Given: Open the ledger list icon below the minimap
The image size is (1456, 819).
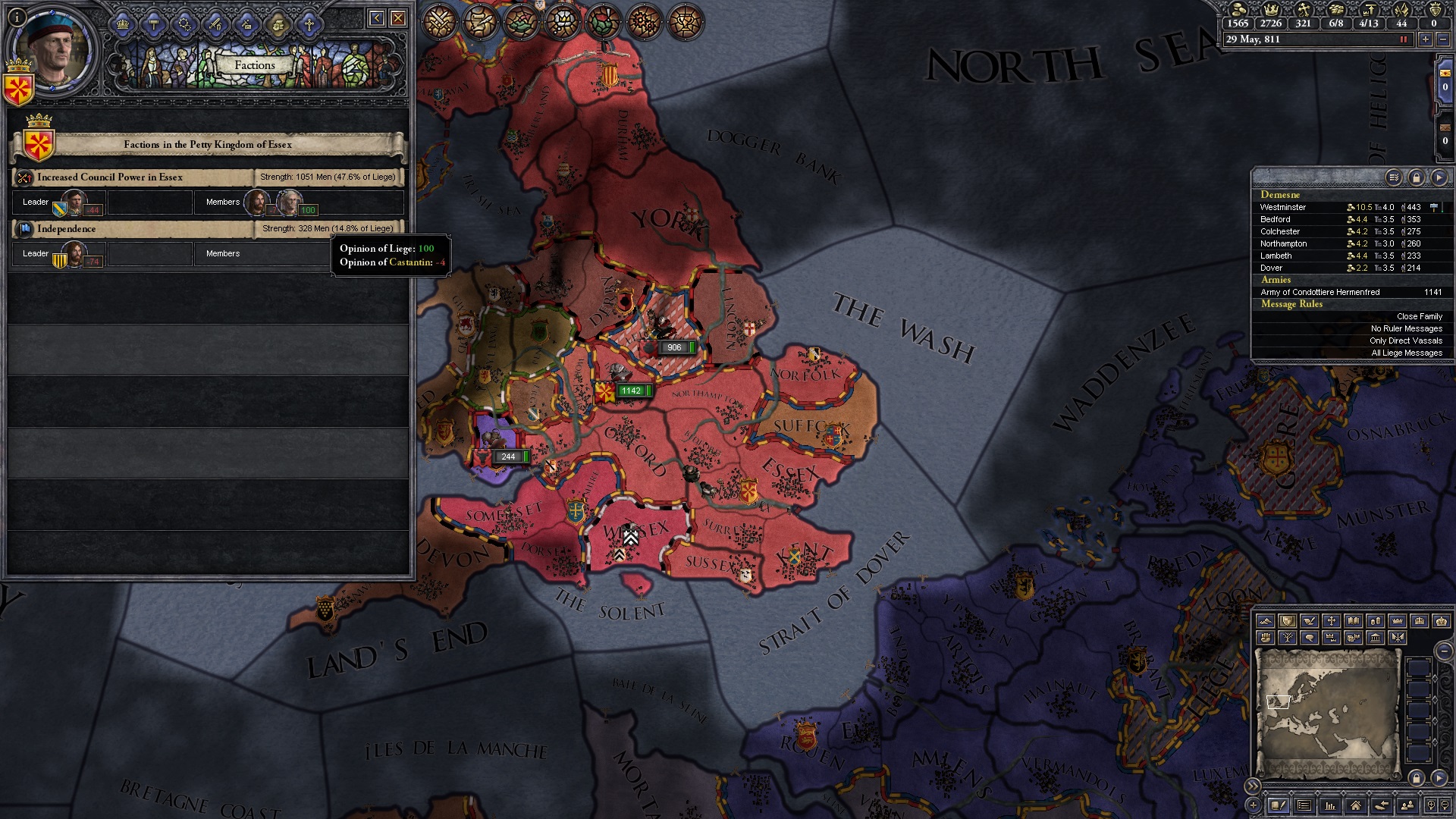Looking at the screenshot, I should (1303, 805).
